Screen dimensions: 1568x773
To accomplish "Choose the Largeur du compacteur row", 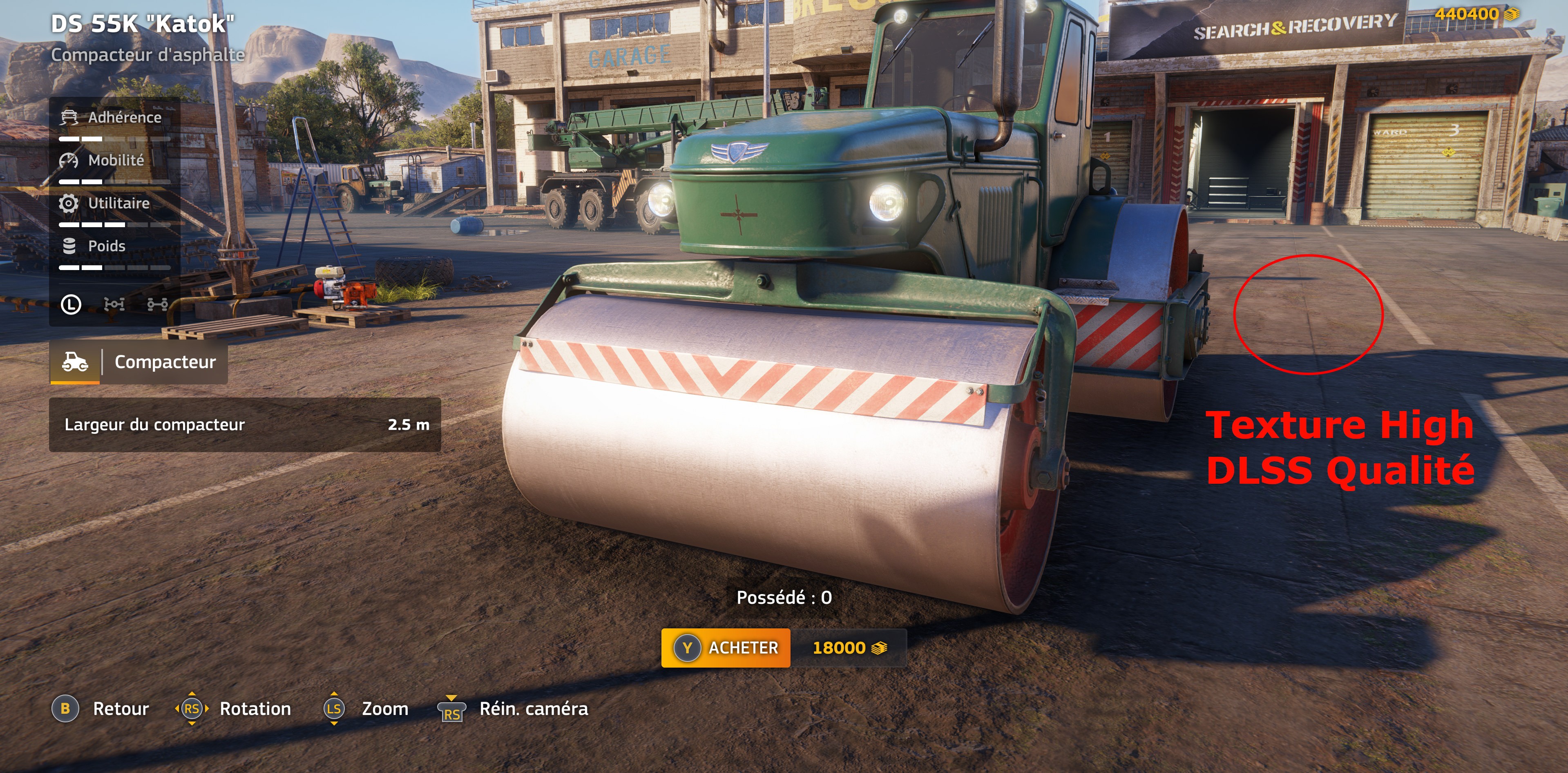I will (x=245, y=424).
